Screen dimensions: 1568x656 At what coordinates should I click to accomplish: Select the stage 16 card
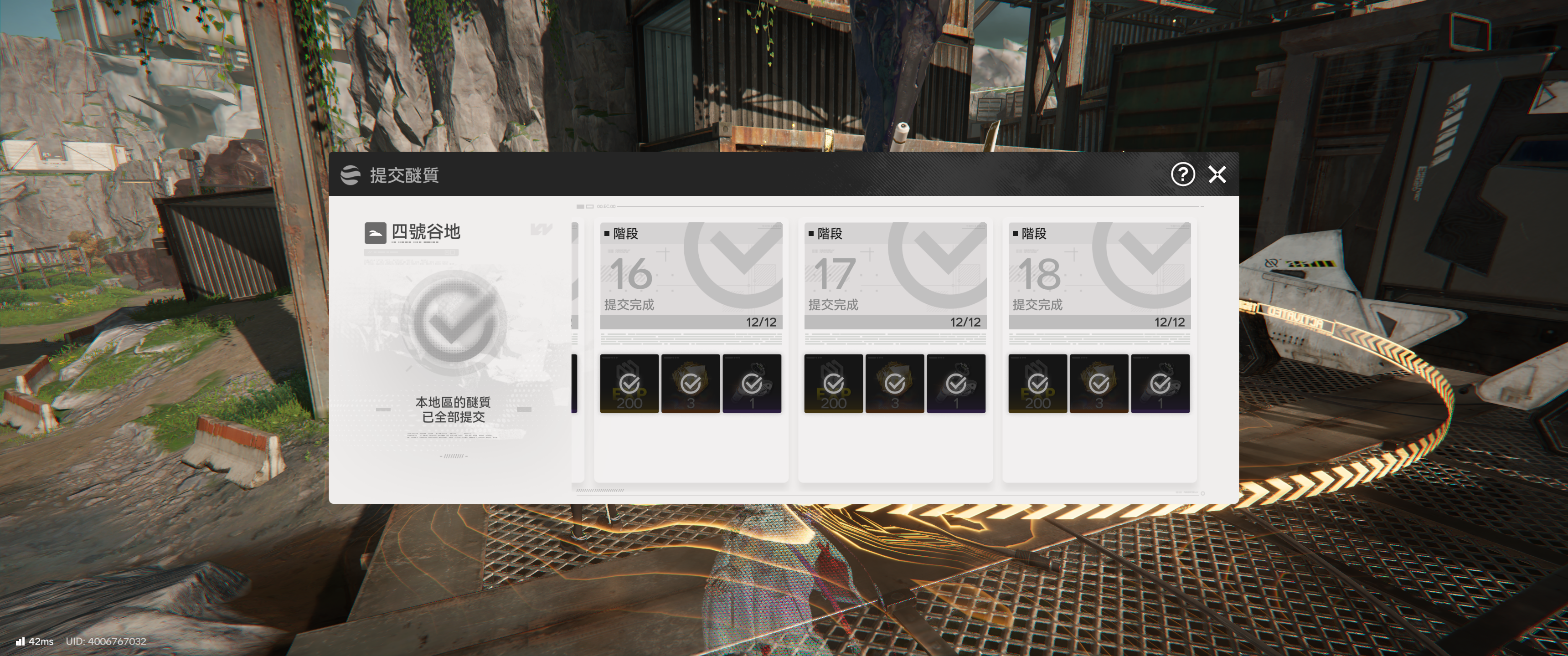pyautogui.click(x=691, y=276)
